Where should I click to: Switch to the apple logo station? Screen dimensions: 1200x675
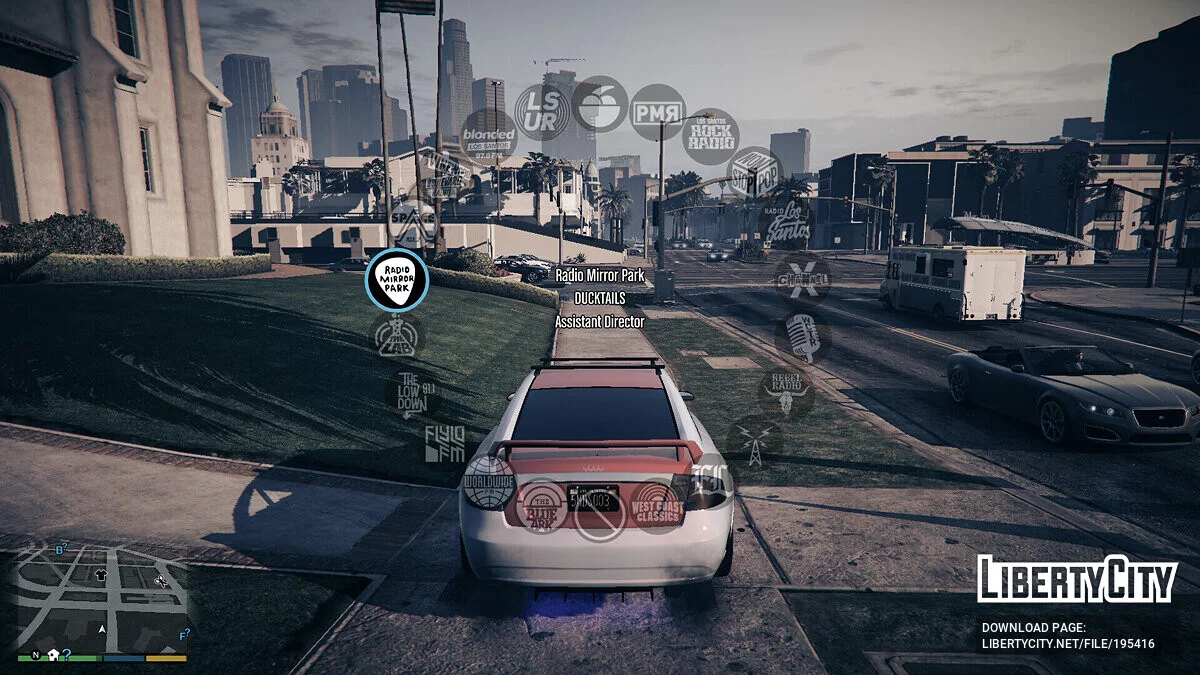coord(600,104)
